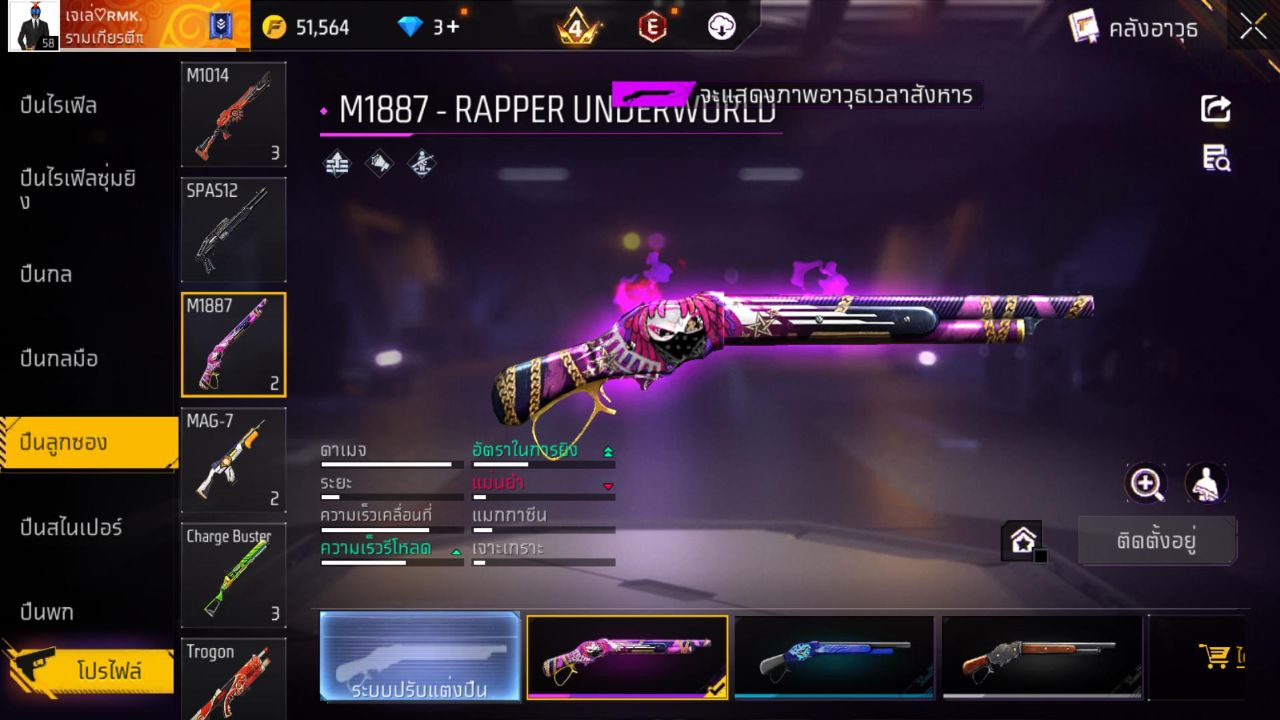Click the download cloud icon in the top bar
The height and width of the screenshot is (720, 1280).
click(x=721, y=27)
